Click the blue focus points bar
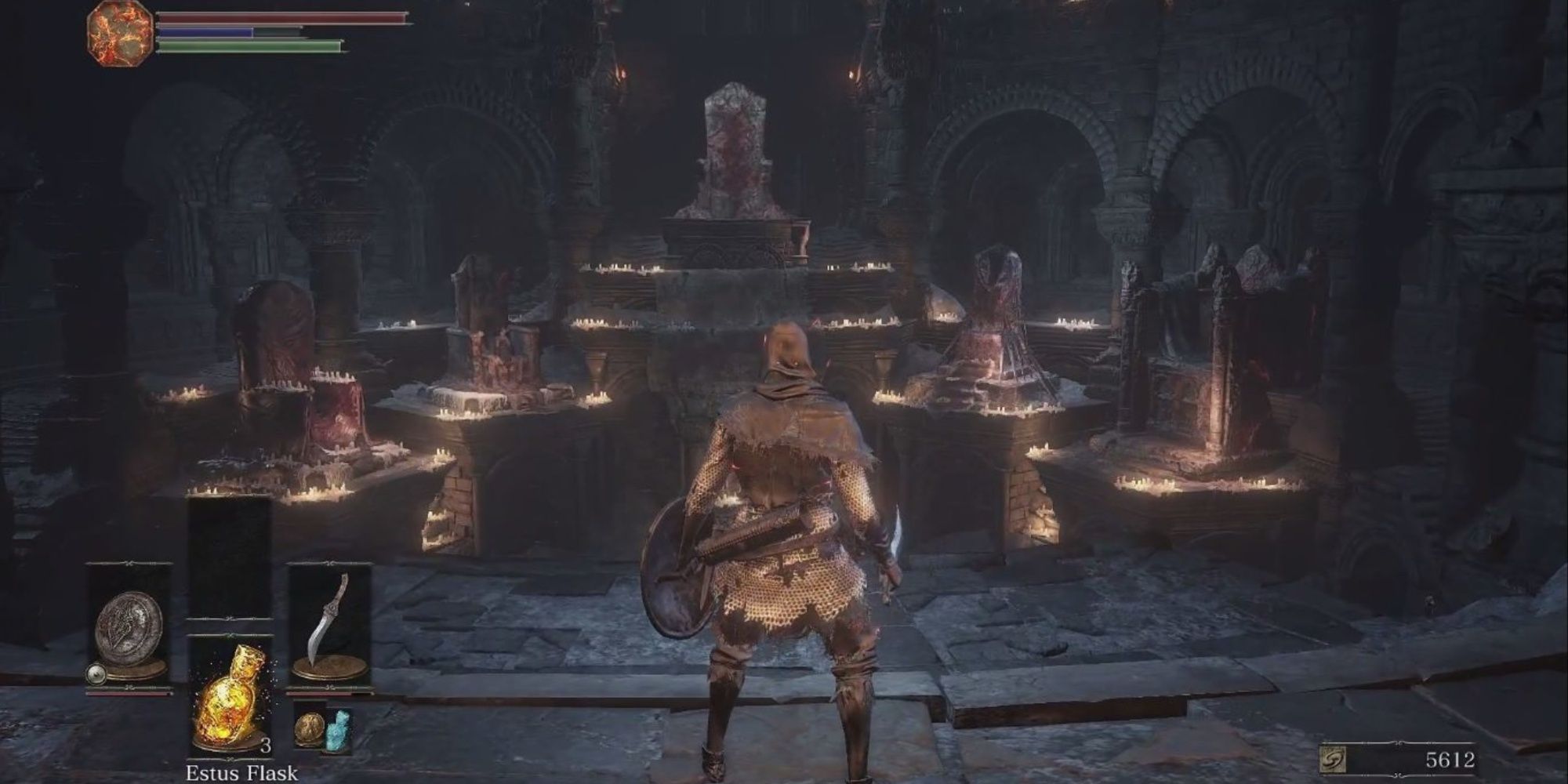The width and height of the screenshot is (1568, 784). 204,31
